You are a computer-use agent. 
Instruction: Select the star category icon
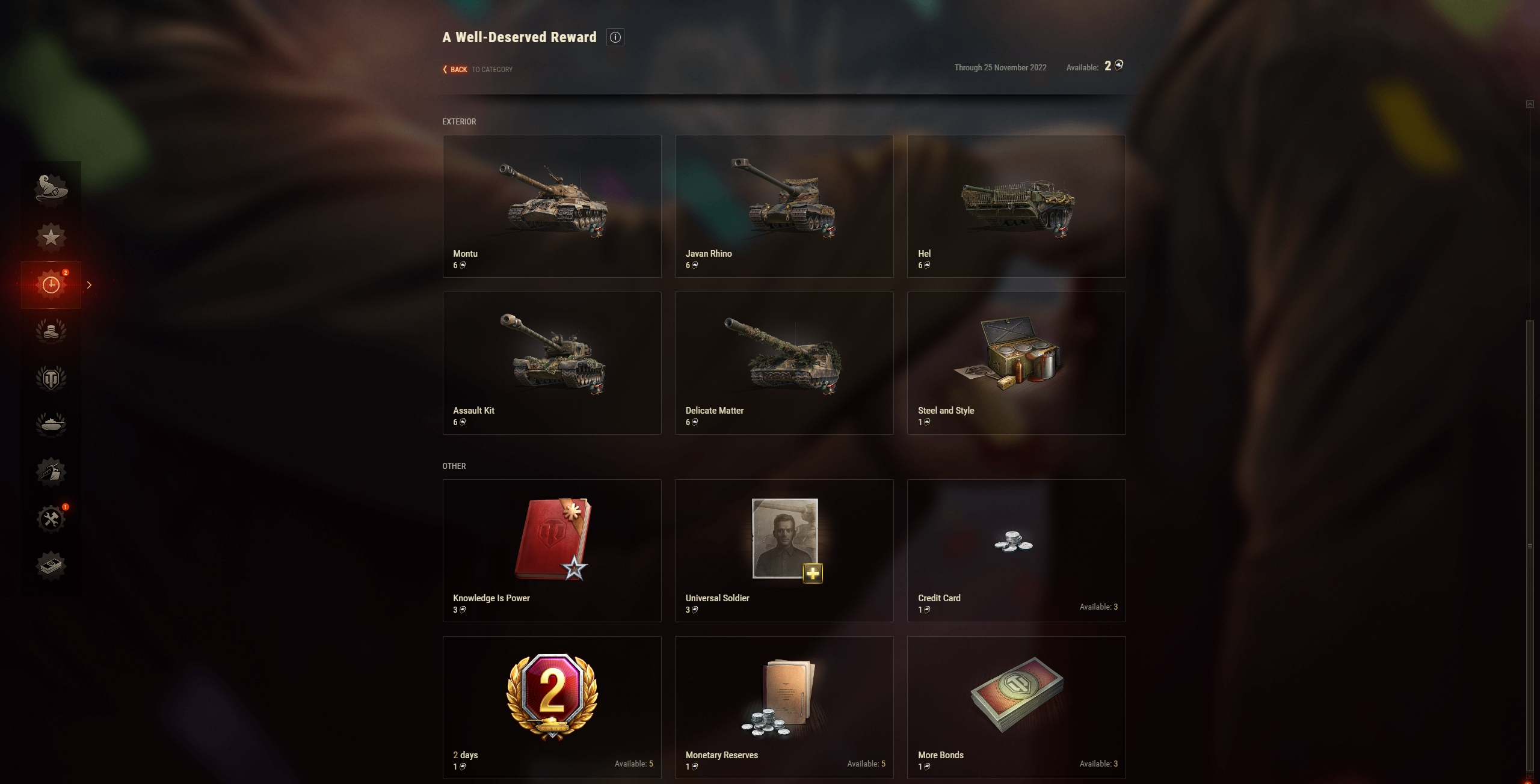coord(51,237)
